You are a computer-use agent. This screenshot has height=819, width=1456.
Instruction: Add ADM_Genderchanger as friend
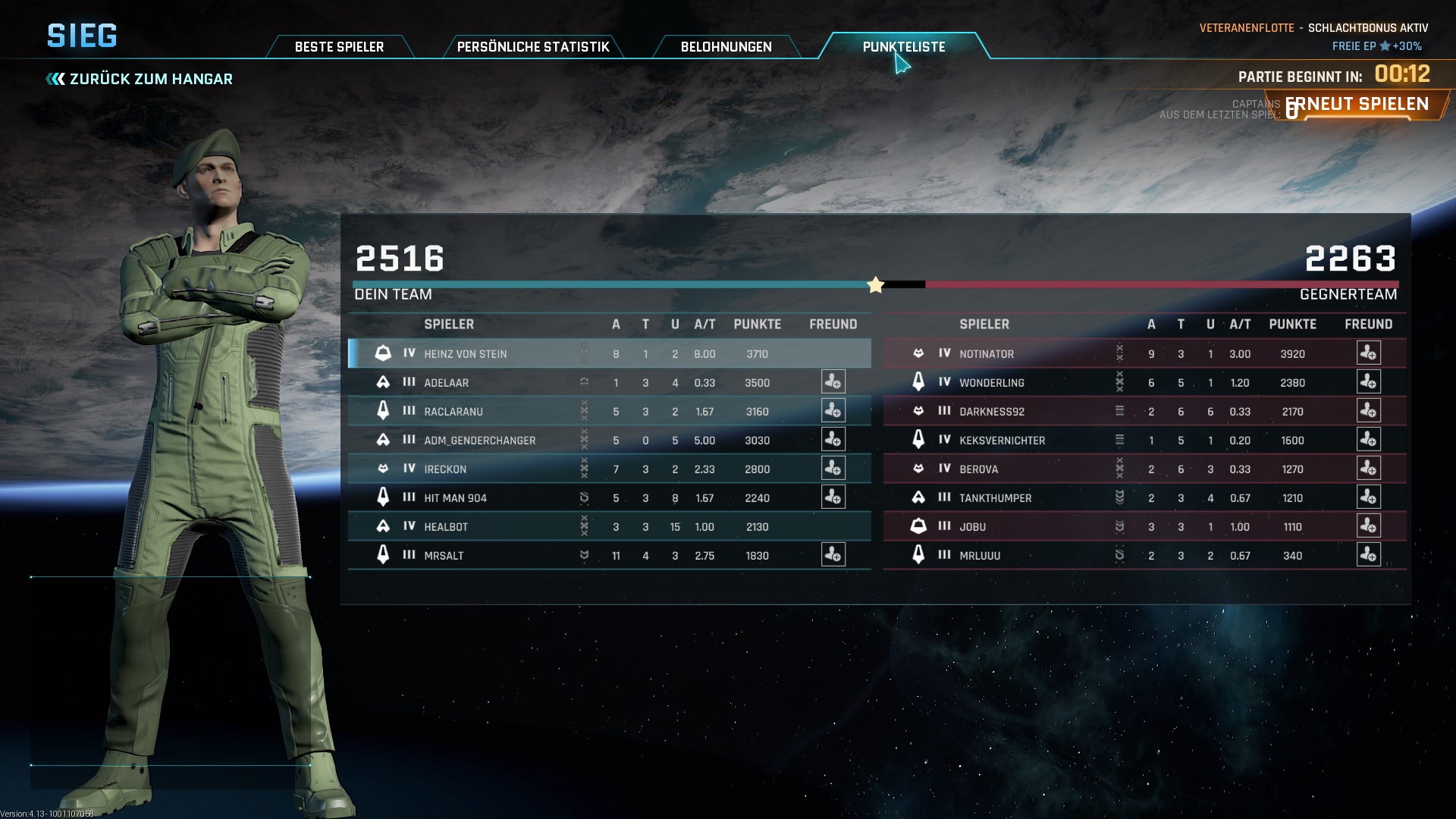(x=833, y=440)
